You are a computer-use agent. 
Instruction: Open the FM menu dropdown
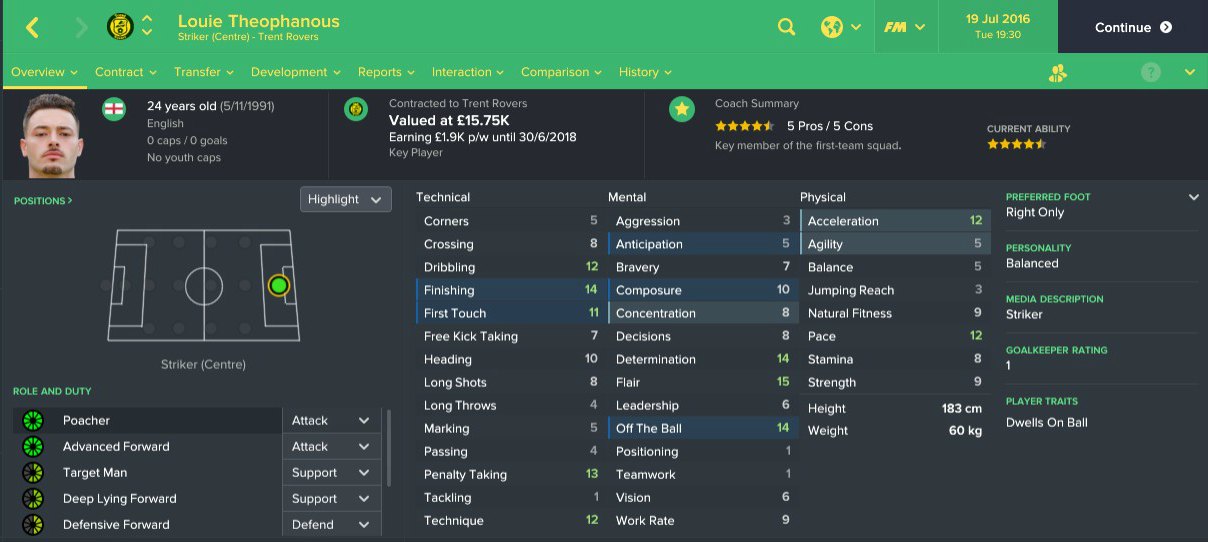903,27
